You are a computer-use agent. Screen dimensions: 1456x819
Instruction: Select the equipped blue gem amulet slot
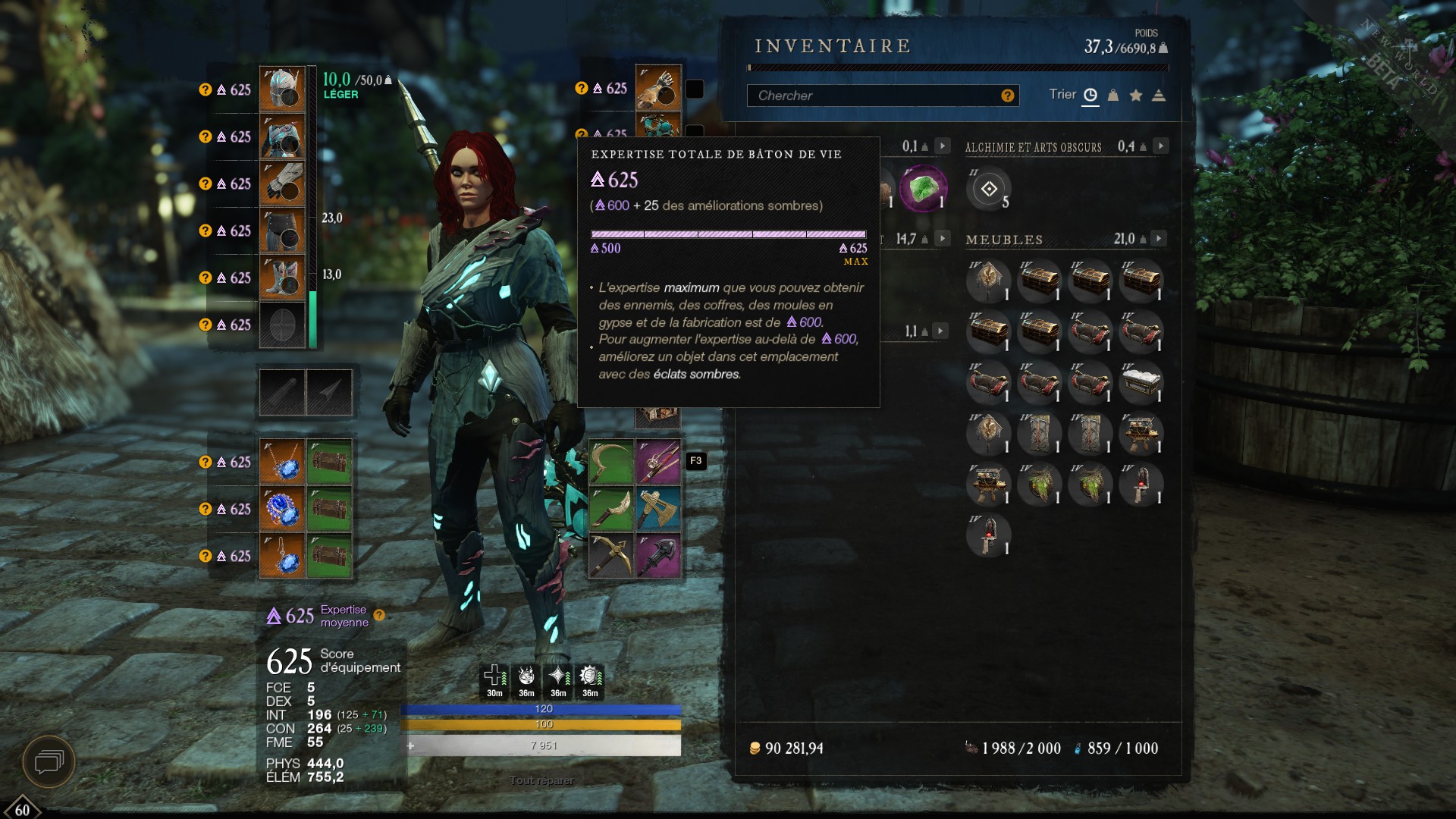282,462
